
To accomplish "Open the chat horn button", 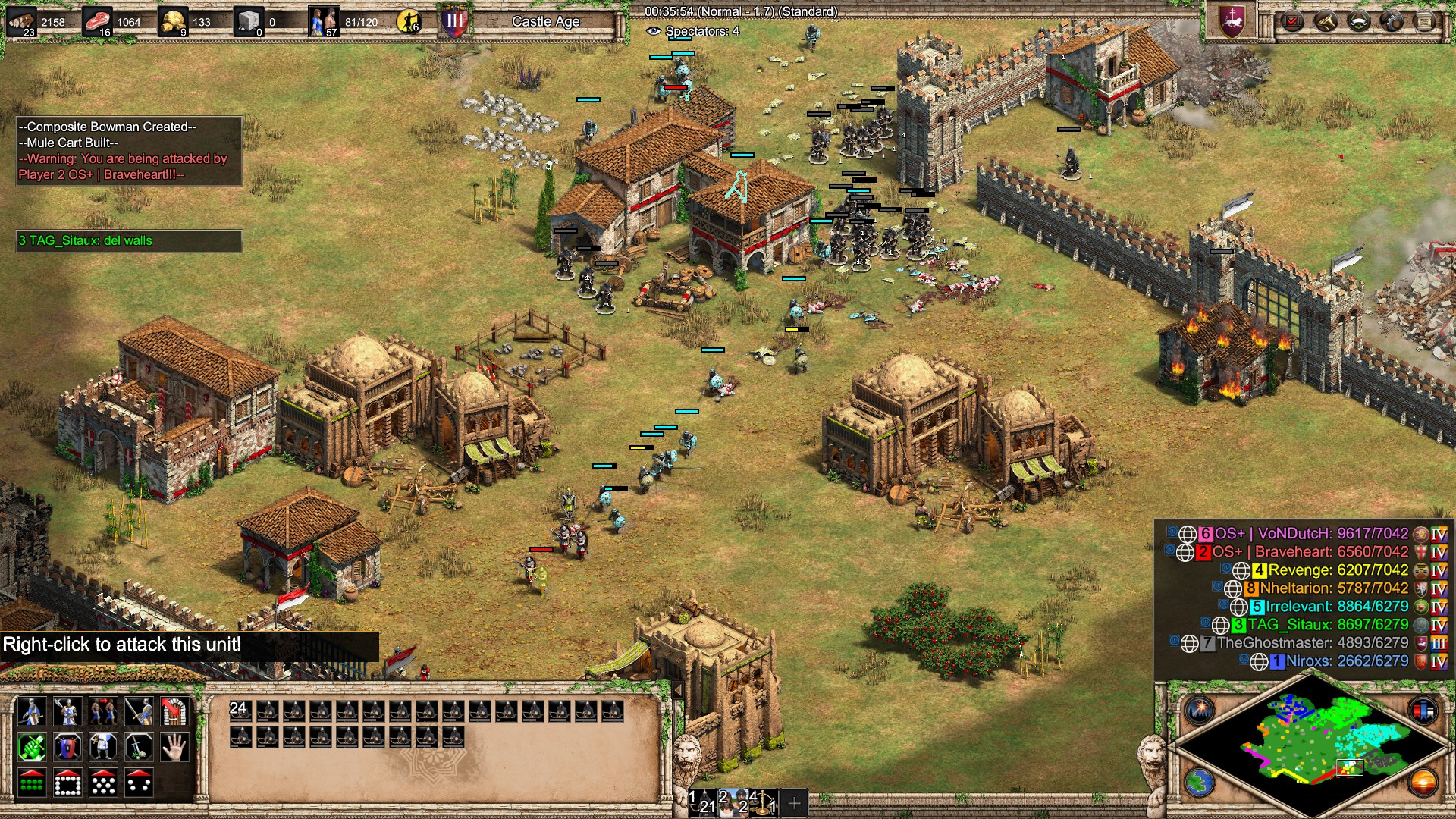I will click(x=1326, y=21).
